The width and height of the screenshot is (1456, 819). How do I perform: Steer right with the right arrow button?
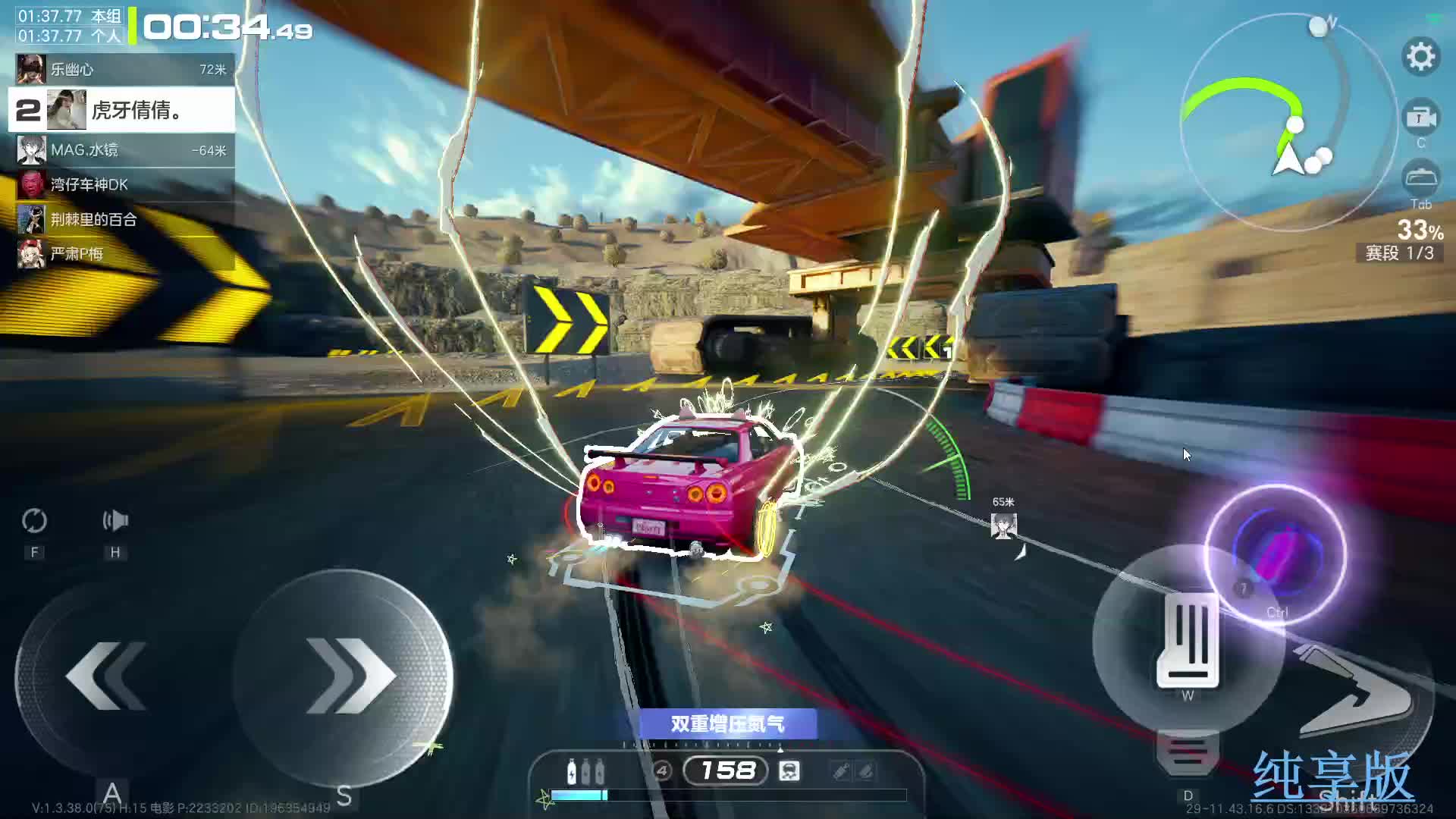pyautogui.click(x=345, y=676)
